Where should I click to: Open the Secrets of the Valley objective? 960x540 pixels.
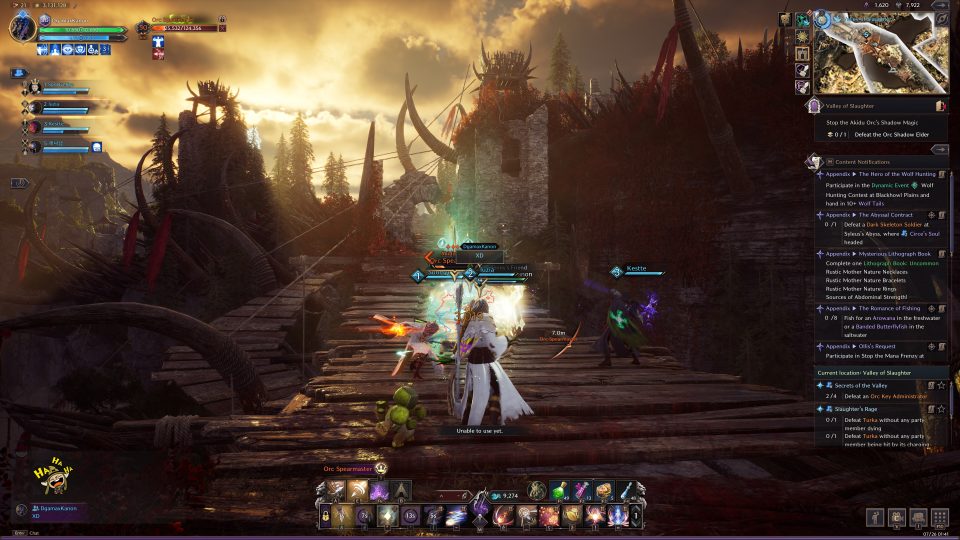tap(870, 384)
